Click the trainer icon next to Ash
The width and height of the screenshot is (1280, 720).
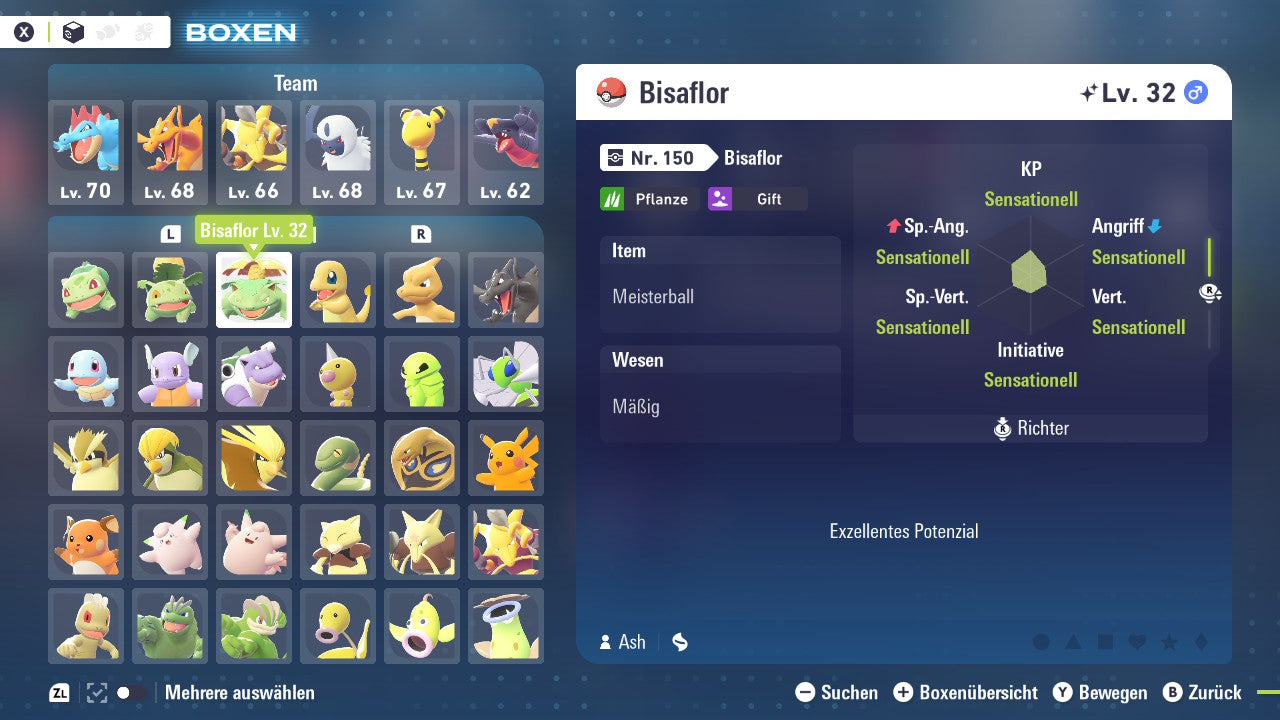tap(607, 643)
